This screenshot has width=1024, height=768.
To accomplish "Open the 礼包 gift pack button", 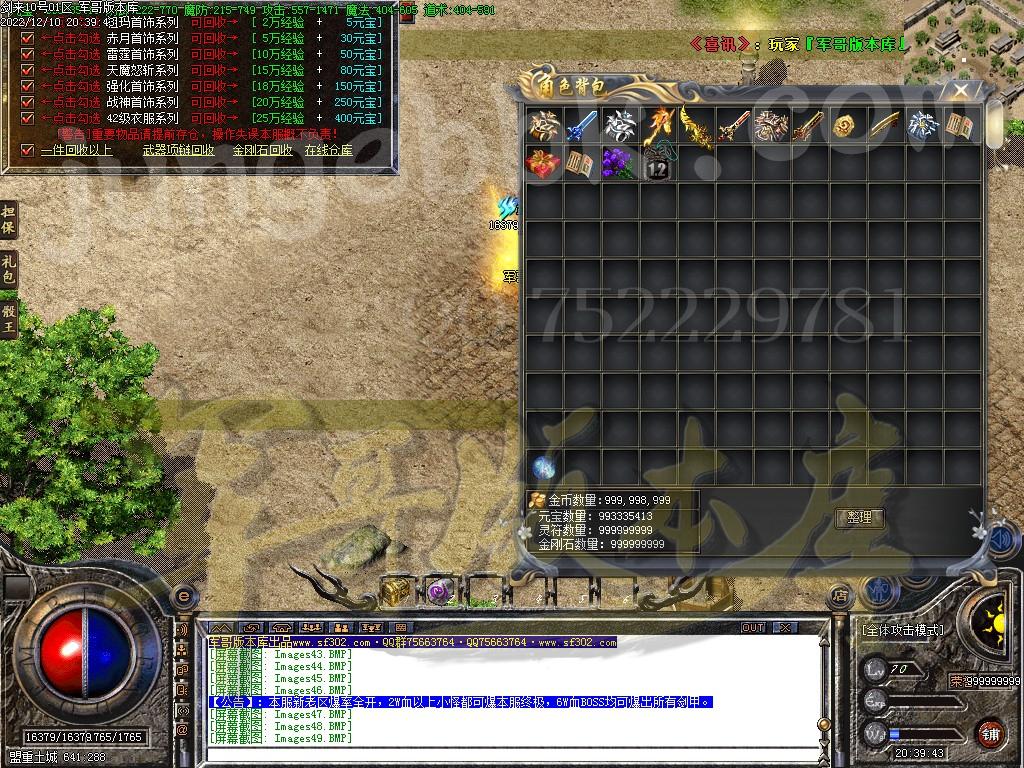I will coord(9,269).
